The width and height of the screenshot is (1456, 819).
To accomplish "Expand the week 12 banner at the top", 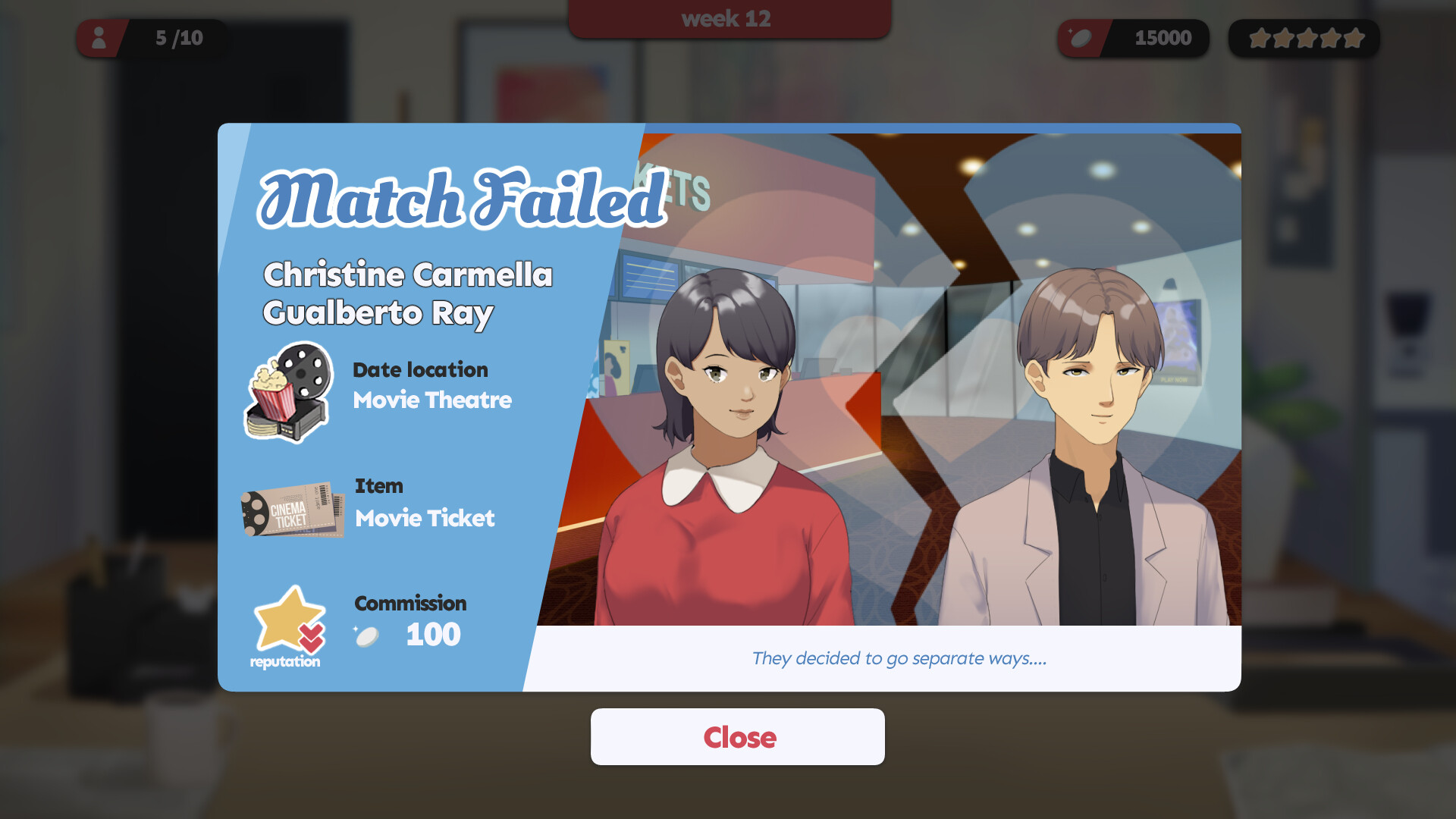I will point(727,18).
